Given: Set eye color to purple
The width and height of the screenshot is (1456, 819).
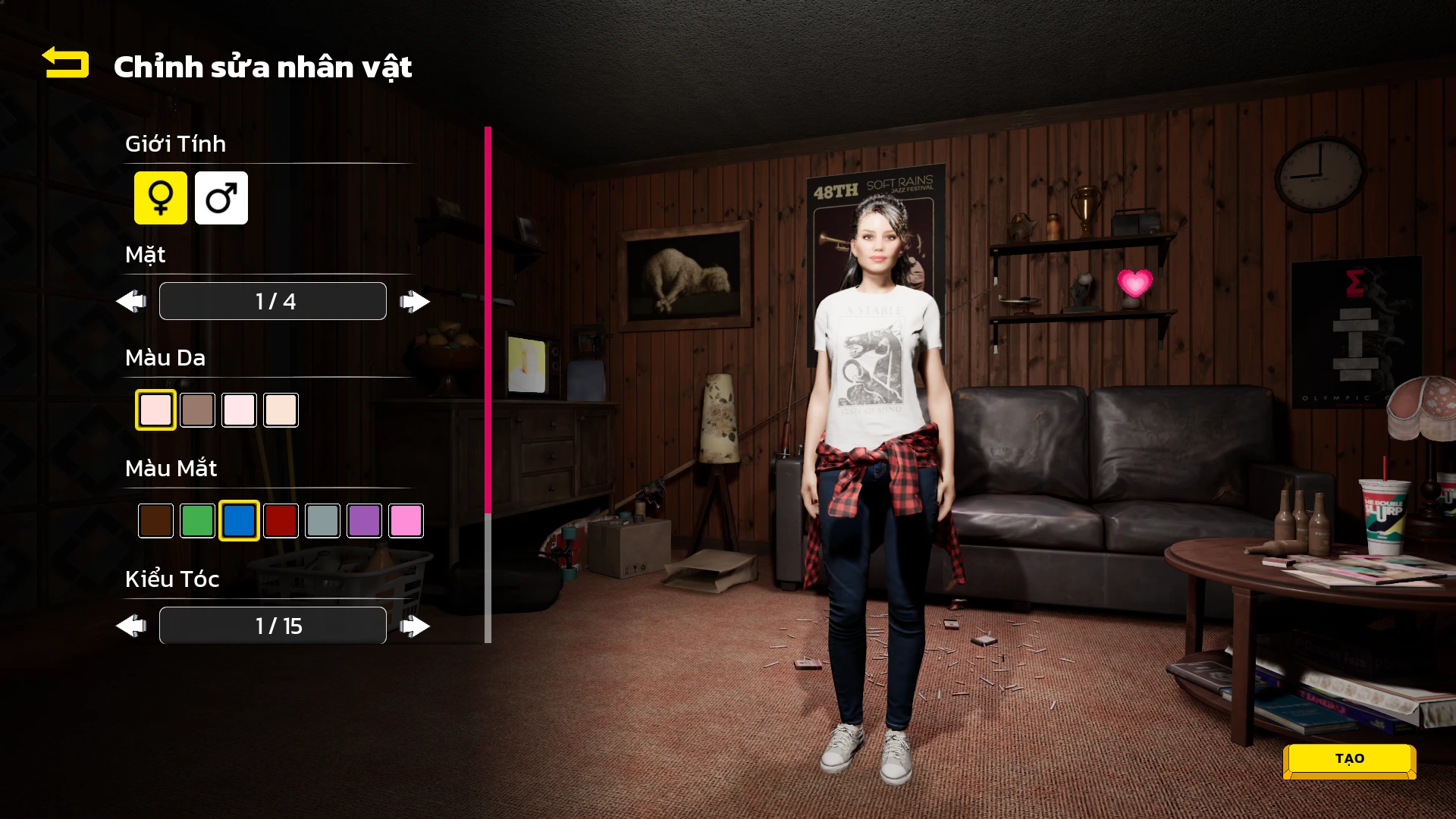Looking at the screenshot, I should coord(364,521).
